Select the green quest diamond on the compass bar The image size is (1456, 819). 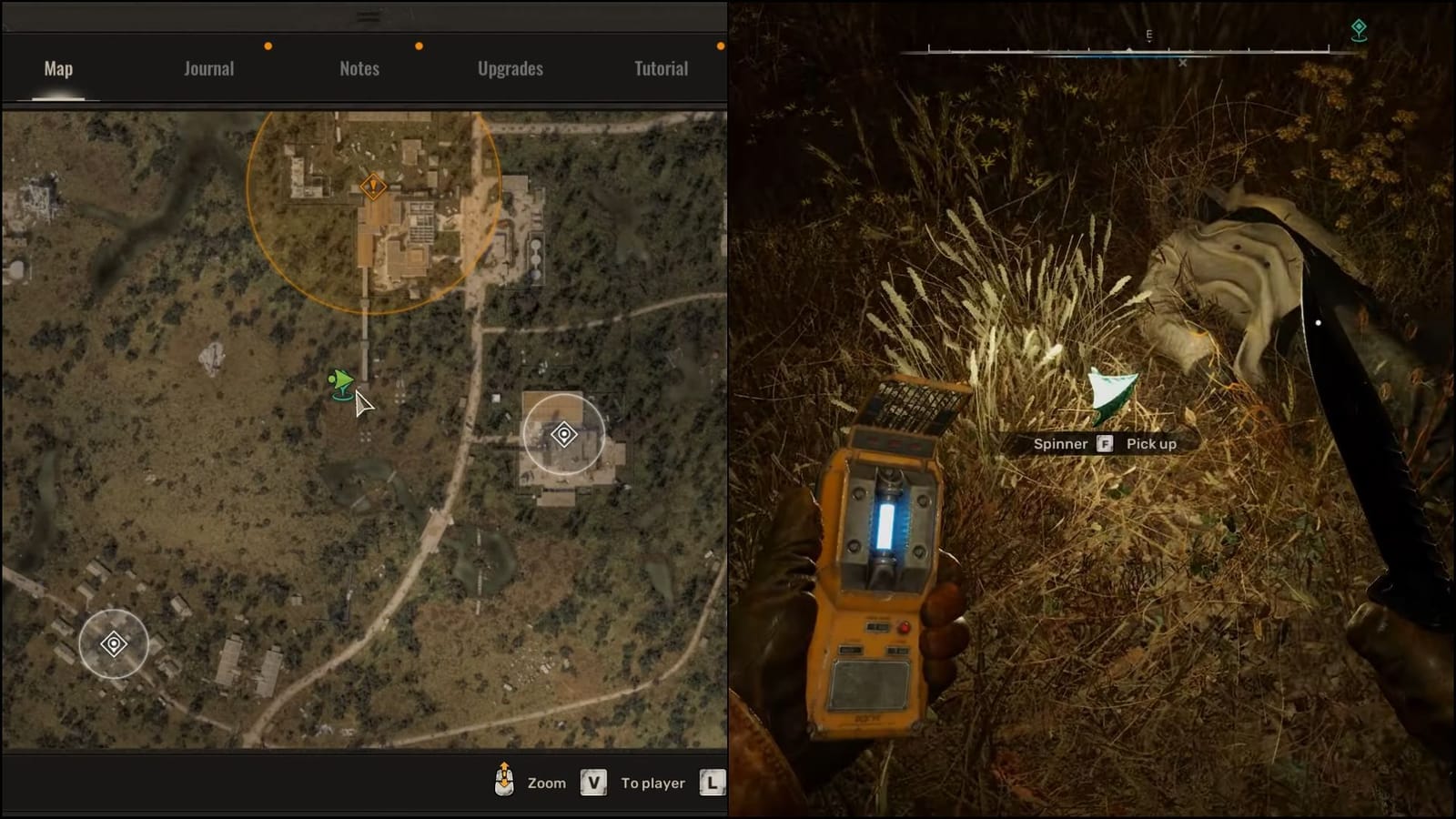pyautogui.click(x=1358, y=29)
